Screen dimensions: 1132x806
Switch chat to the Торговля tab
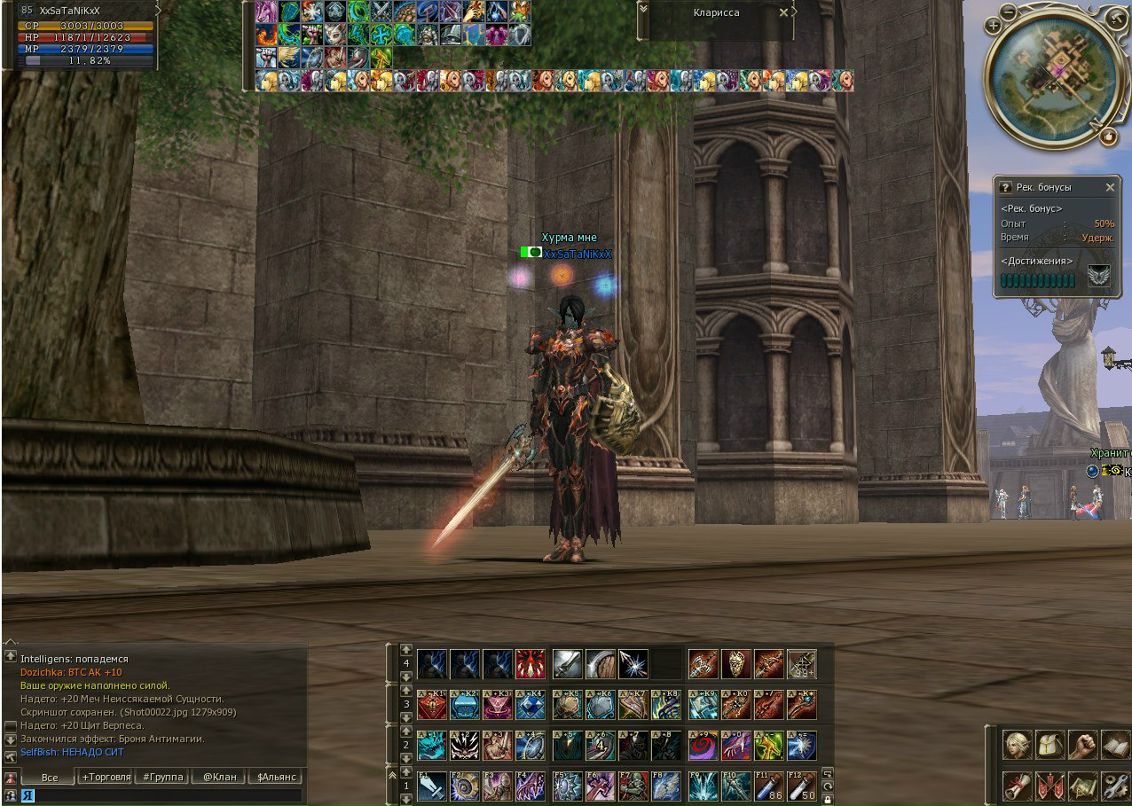pos(107,776)
